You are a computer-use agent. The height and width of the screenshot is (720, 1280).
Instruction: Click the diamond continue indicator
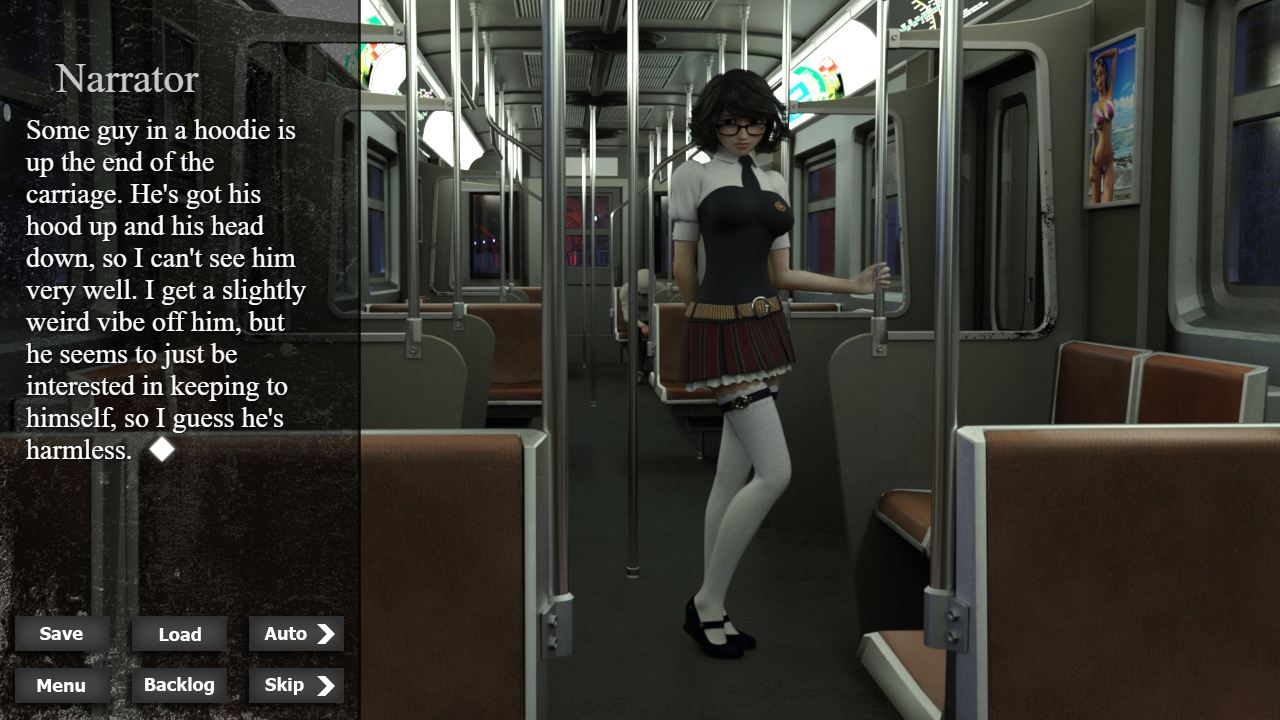click(x=162, y=449)
